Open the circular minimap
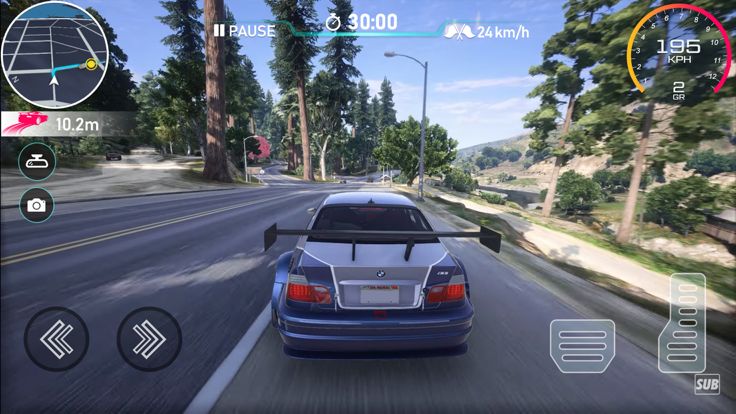The image size is (736, 414). pos(53,54)
